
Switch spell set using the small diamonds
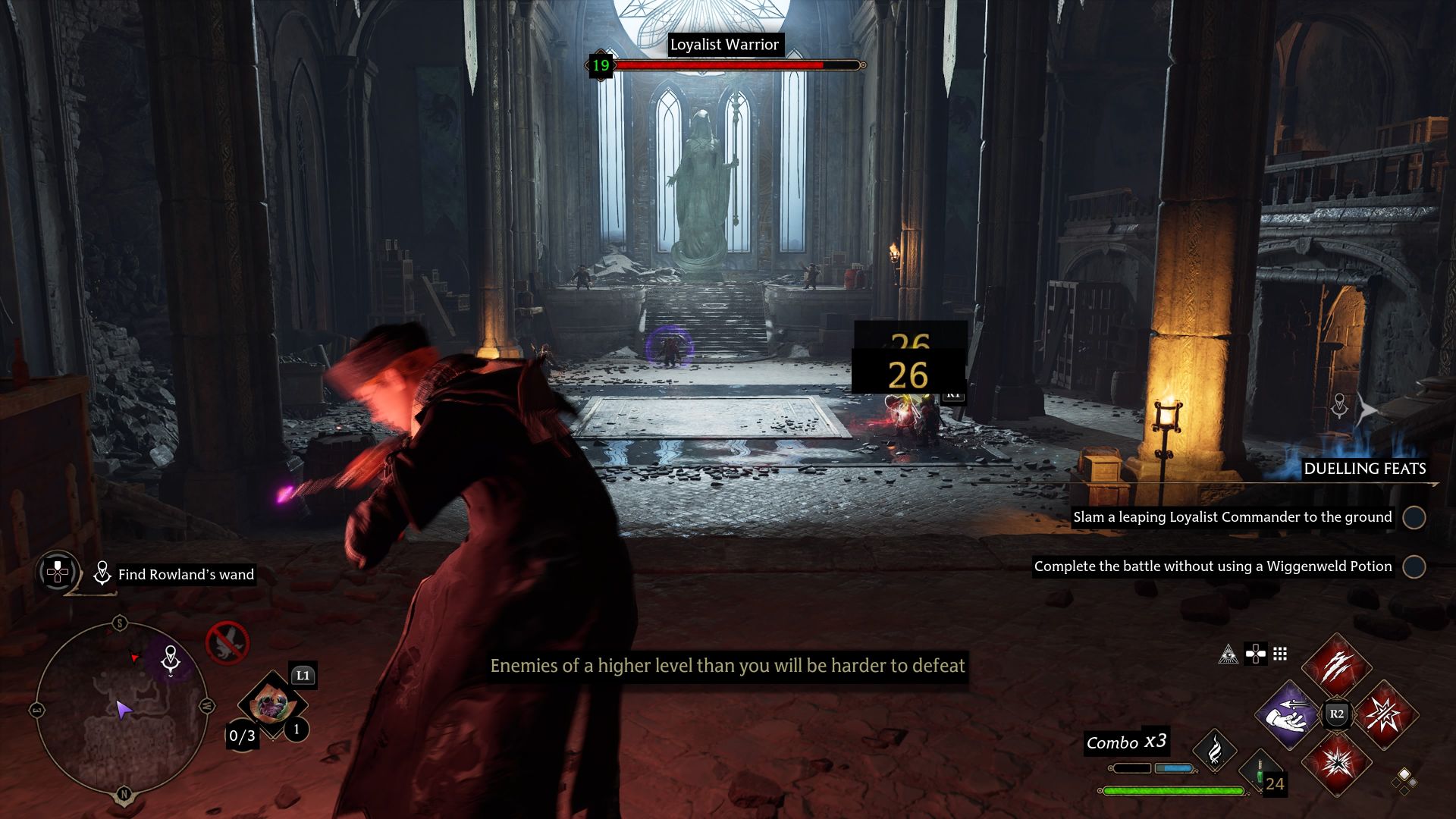click(x=1404, y=780)
